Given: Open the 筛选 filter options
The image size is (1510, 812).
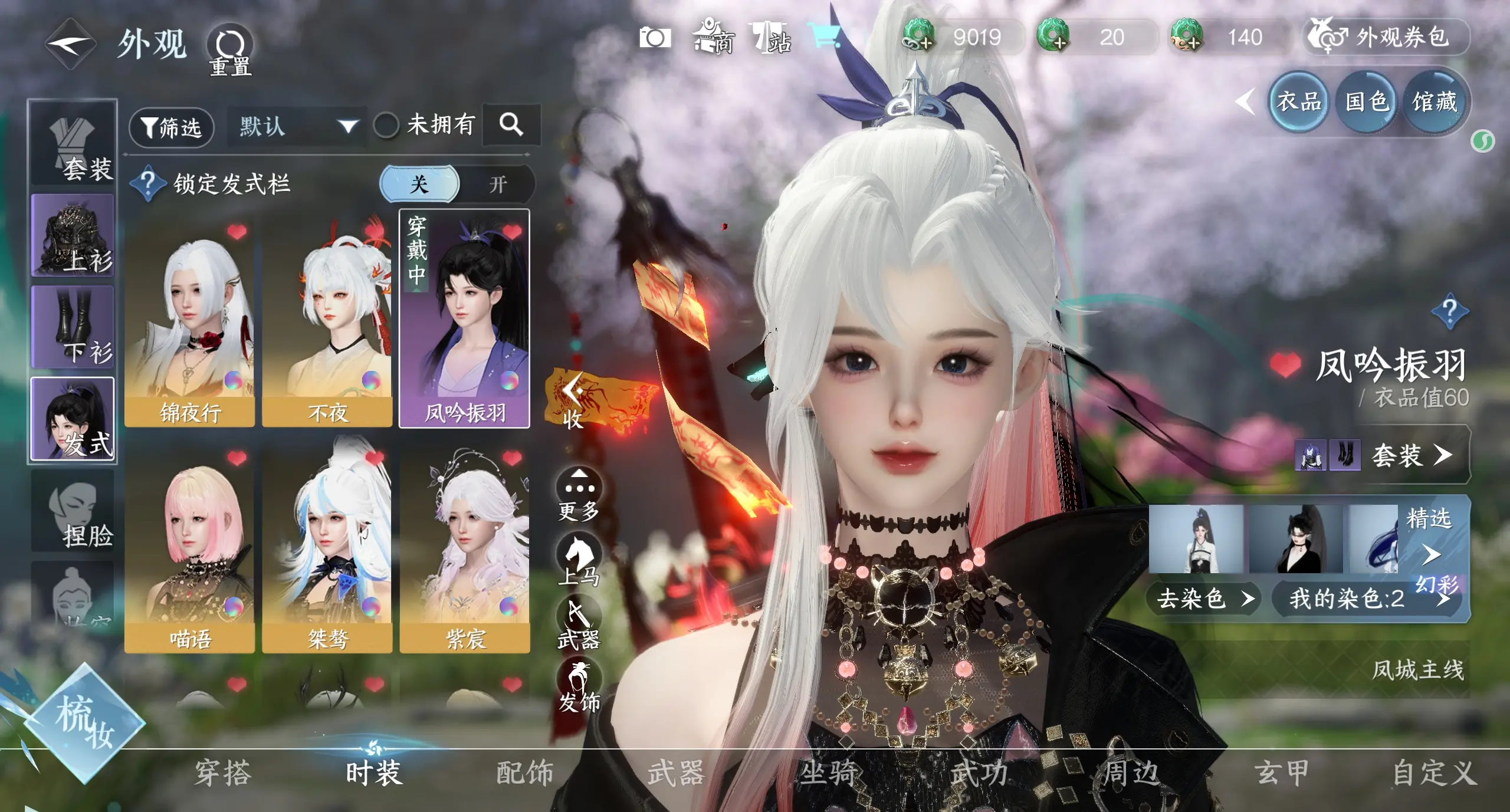Looking at the screenshot, I should click(171, 127).
